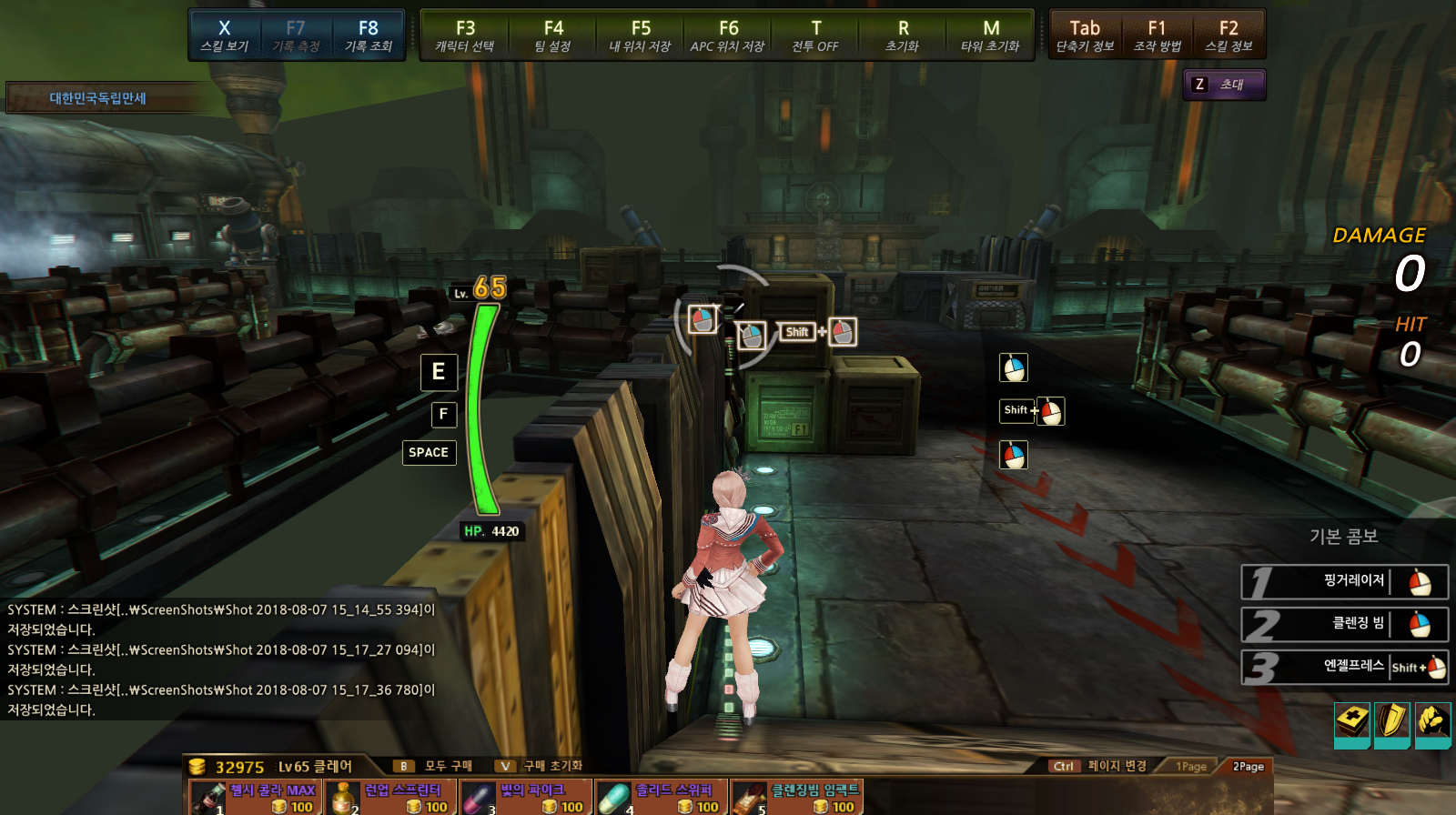The width and height of the screenshot is (1456, 815).
Task: Save the APC position with APC 위치 저장
Action: (x=728, y=35)
